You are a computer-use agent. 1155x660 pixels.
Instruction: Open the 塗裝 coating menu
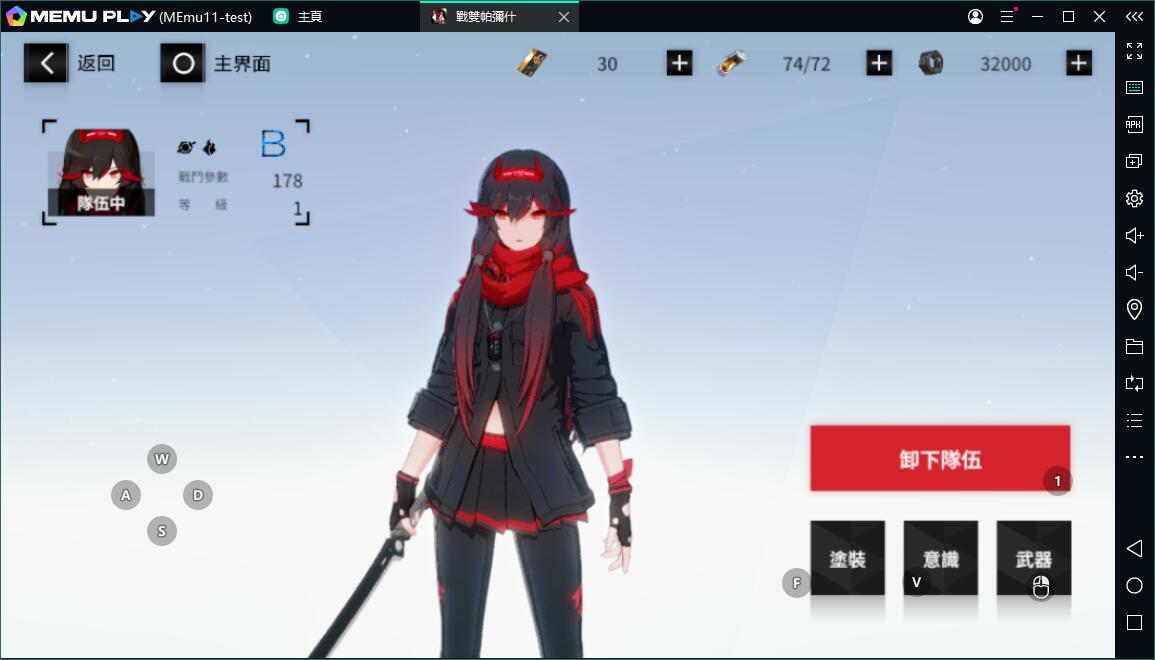tap(847, 558)
